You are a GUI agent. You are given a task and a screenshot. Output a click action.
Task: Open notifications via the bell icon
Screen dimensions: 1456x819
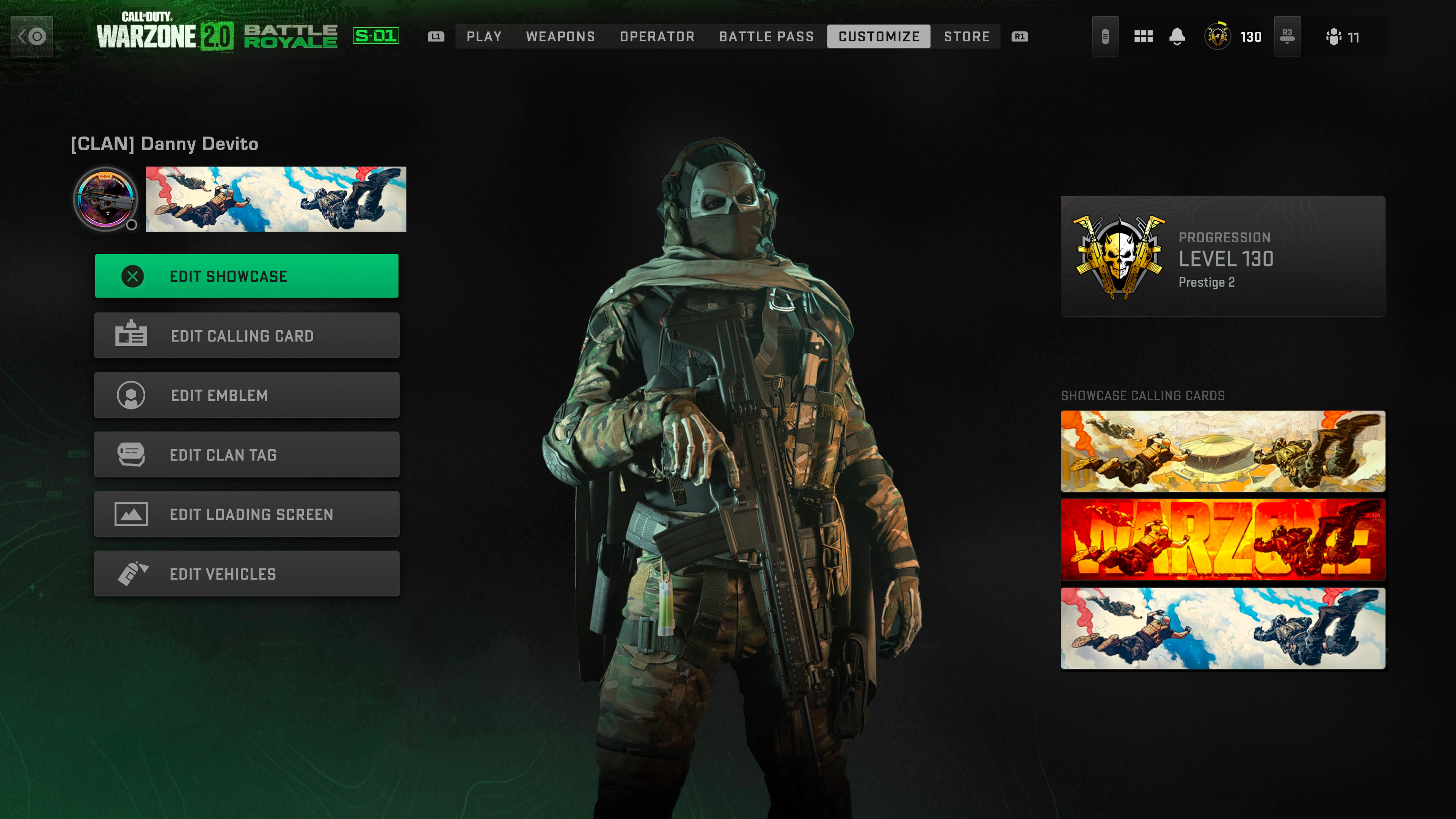point(1177,36)
